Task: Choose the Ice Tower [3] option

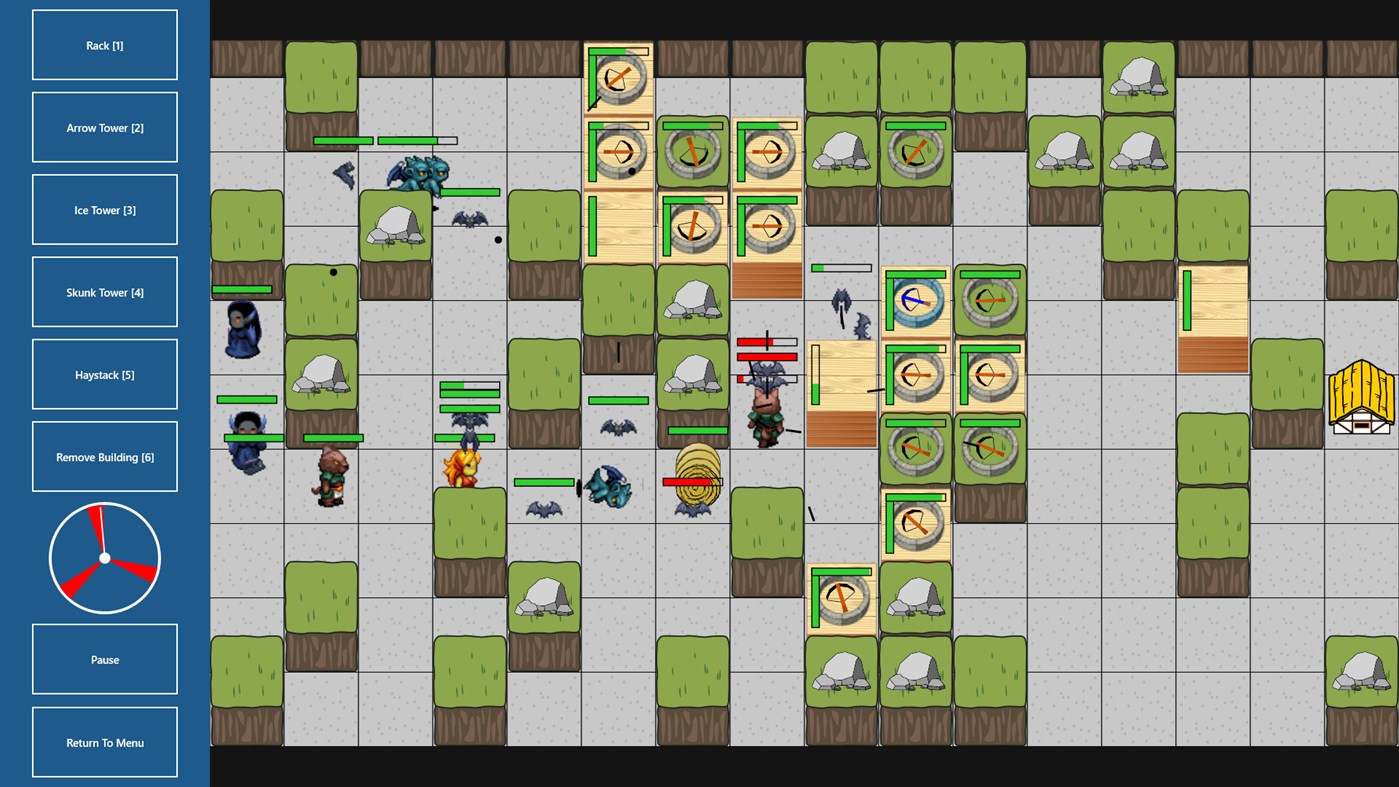Action: tap(104, 209)
